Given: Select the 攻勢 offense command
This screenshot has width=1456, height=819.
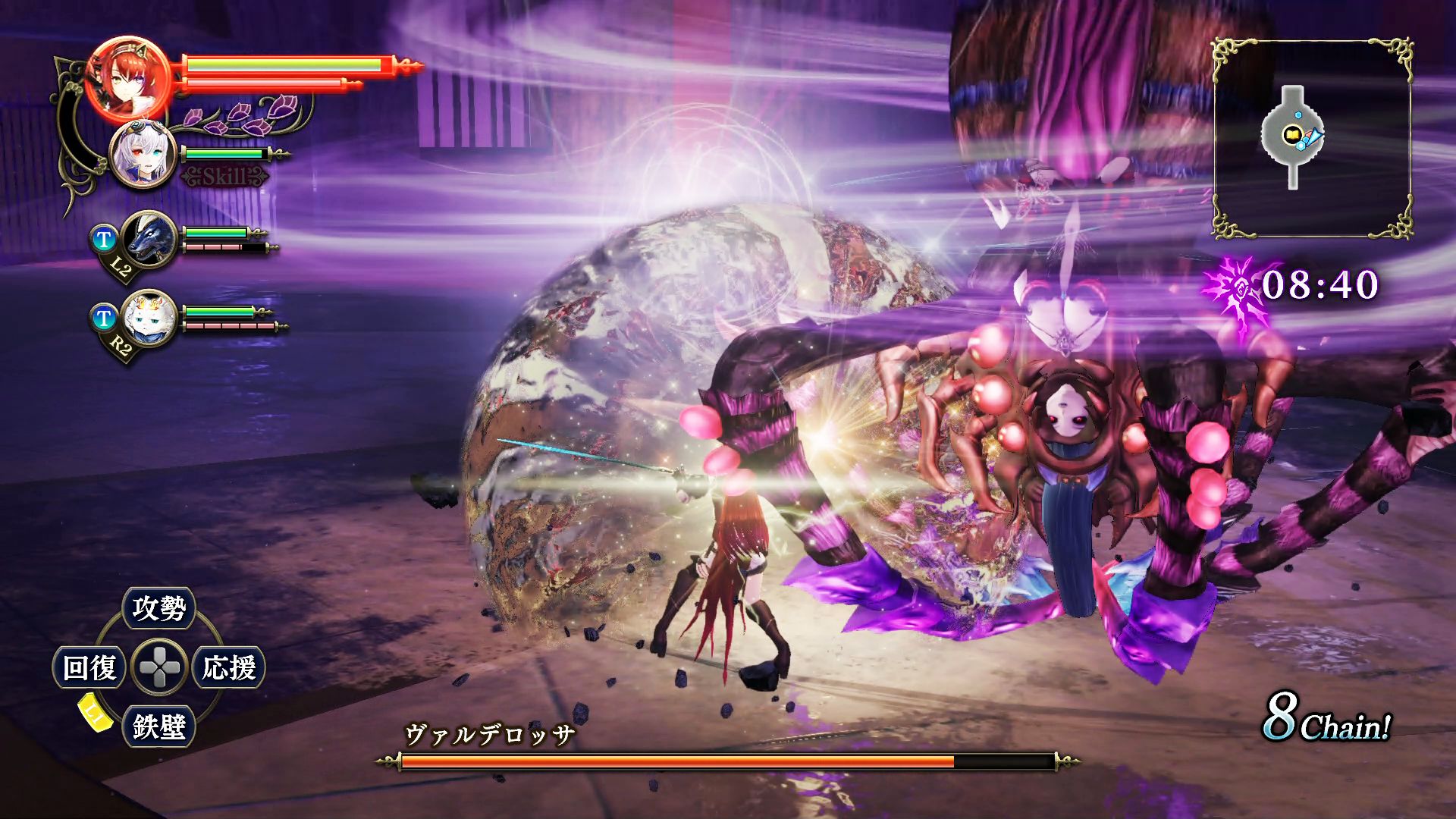Looking at the screenshot, I should tap(158, 608).
